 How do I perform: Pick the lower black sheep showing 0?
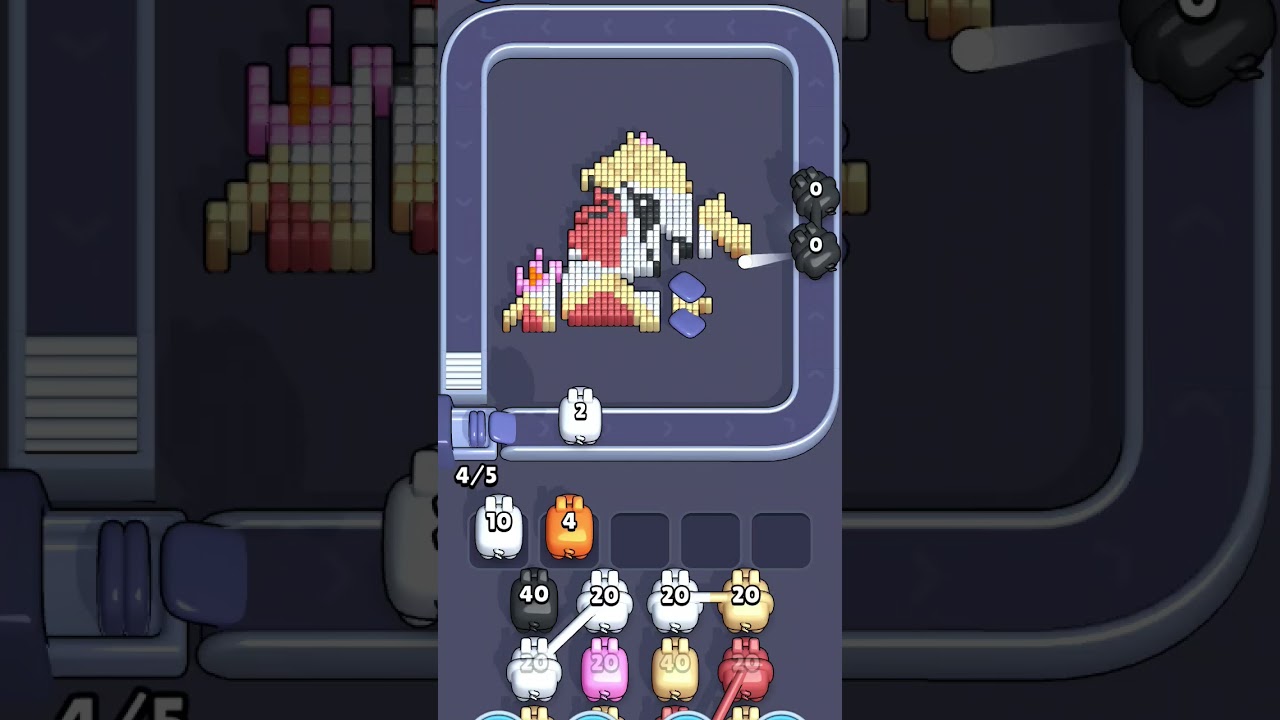pos(814,250)
